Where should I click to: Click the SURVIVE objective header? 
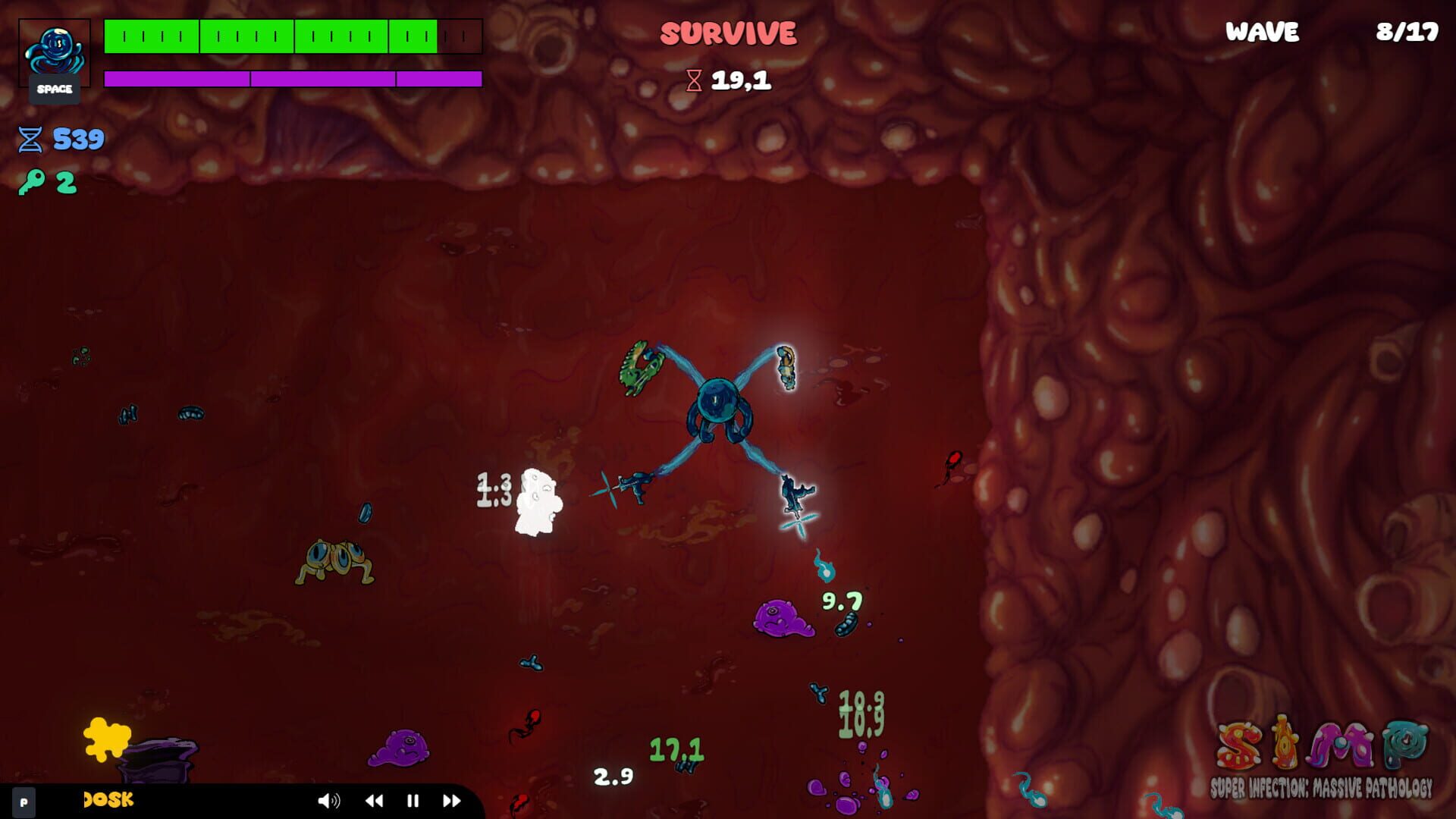pos(726,33)
